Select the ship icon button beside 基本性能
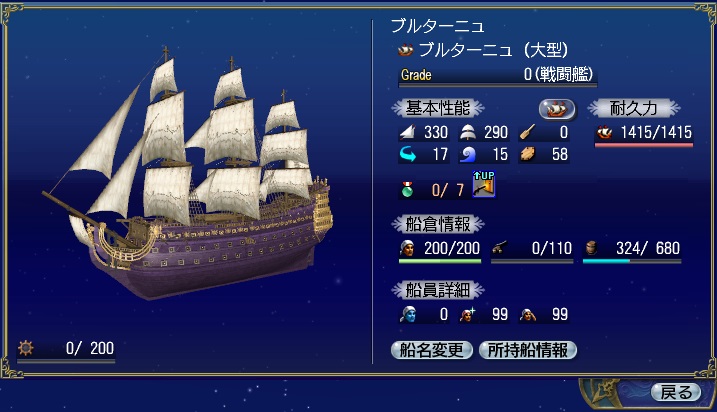This screenshot has height=412, width=717. tap(557, 108)
